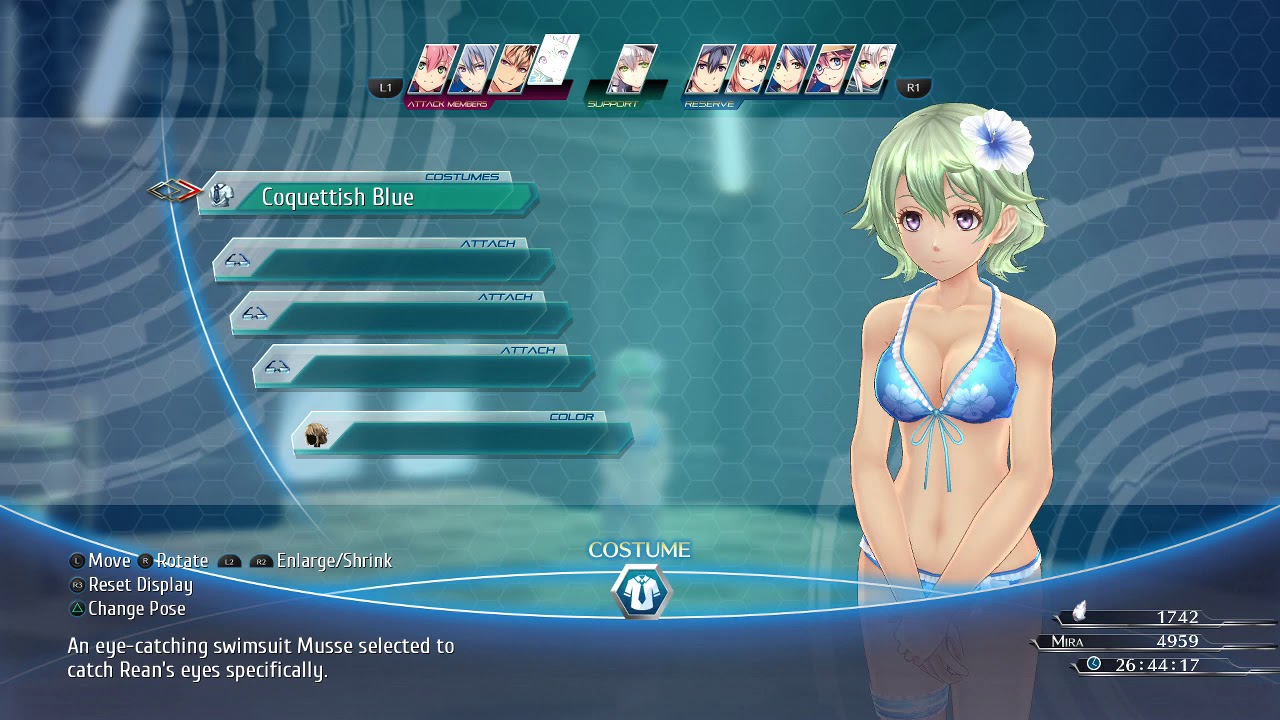
Task: Choose the pink-haired attack member portrait
Action: (433, 70)
